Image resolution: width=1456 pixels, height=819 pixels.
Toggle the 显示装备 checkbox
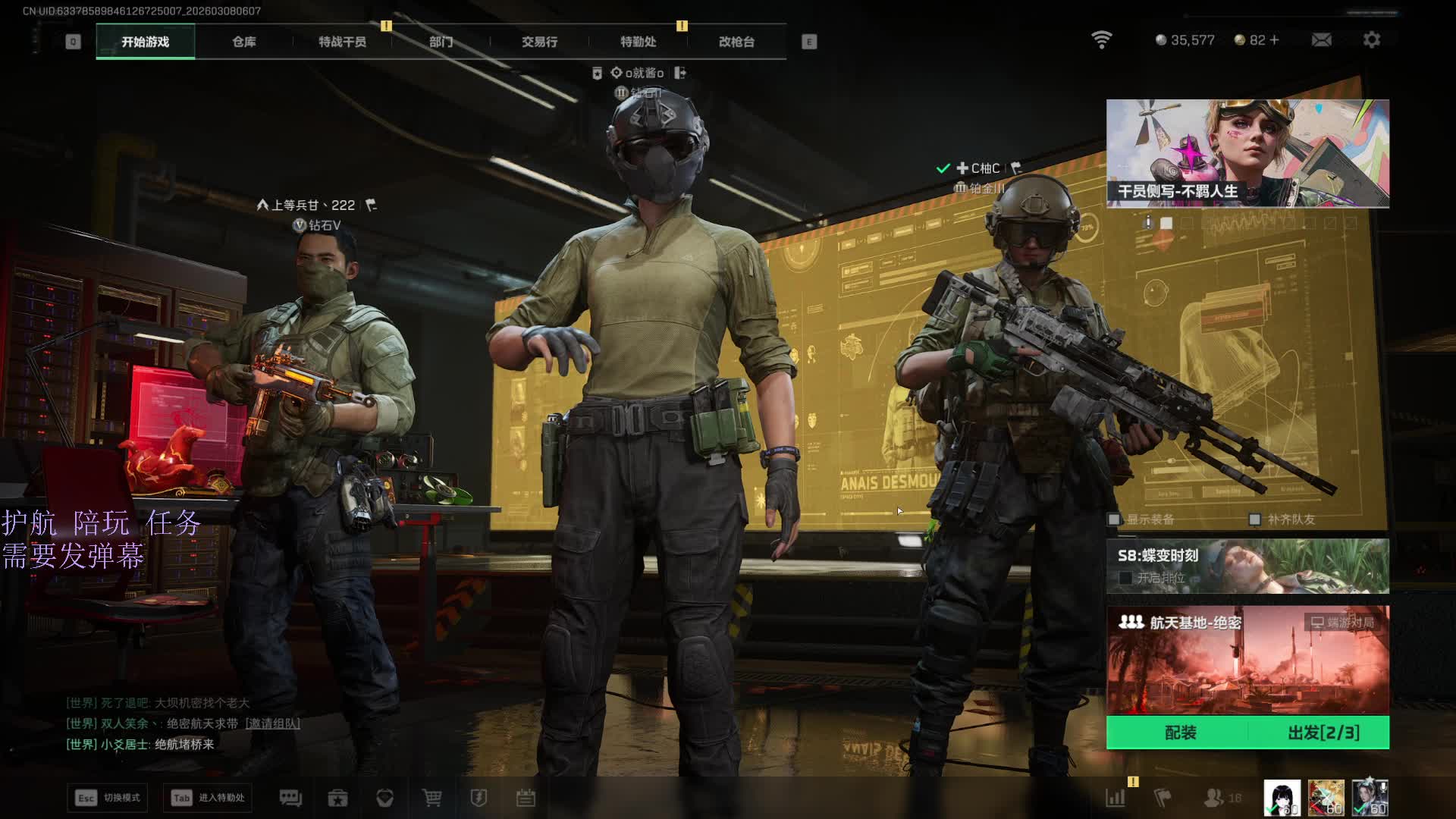(x=1114, y=519)
